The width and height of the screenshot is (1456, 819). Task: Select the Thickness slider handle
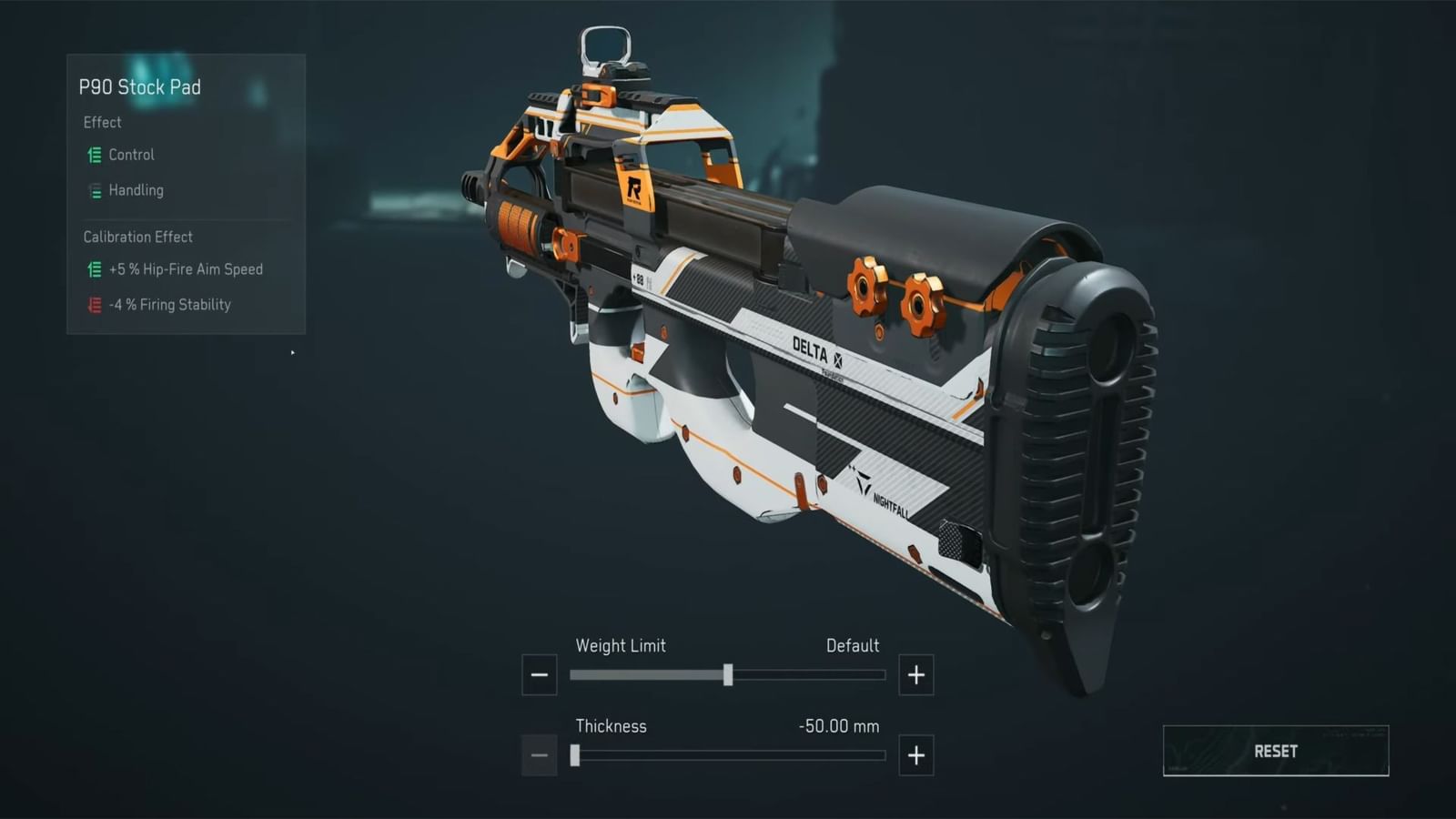pos(577,754)
